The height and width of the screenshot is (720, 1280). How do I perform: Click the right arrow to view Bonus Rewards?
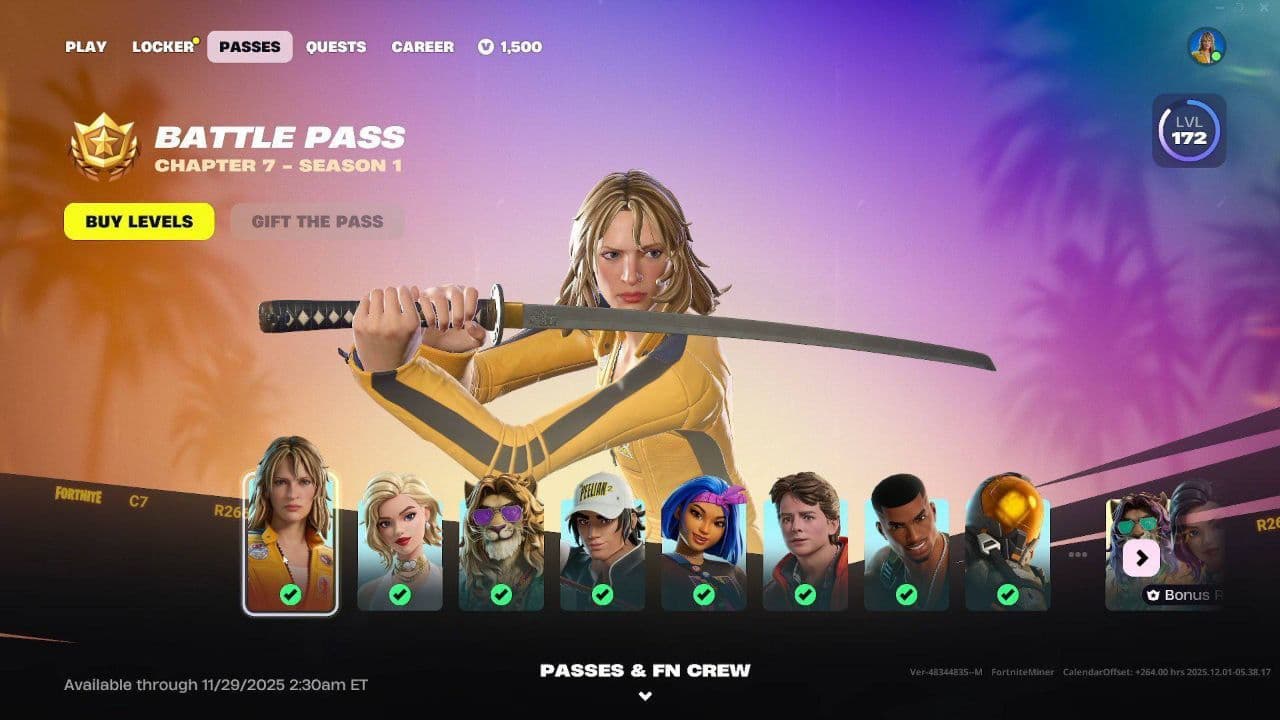[1141, 558]
